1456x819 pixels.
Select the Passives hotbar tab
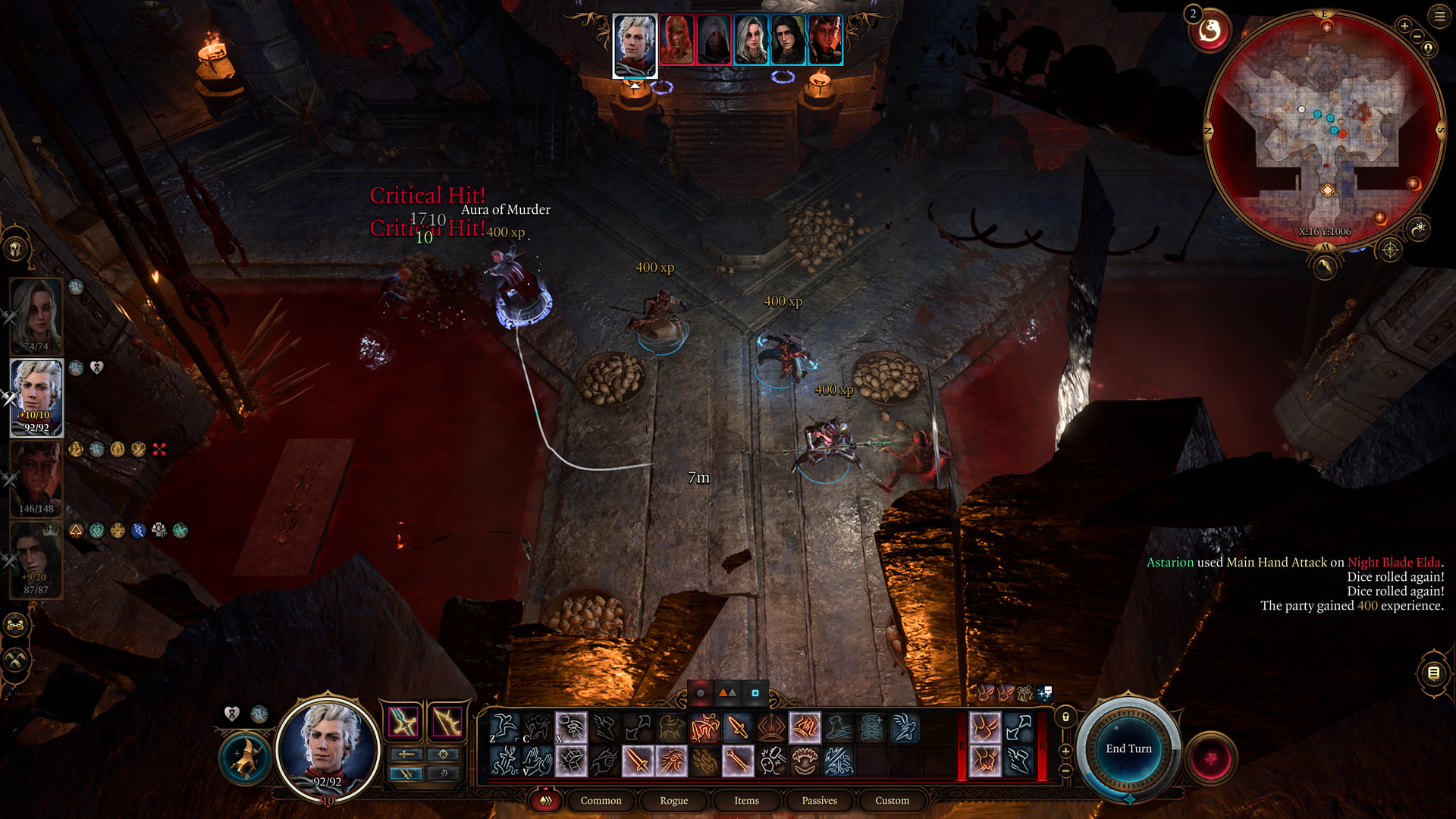pos(819,801)
